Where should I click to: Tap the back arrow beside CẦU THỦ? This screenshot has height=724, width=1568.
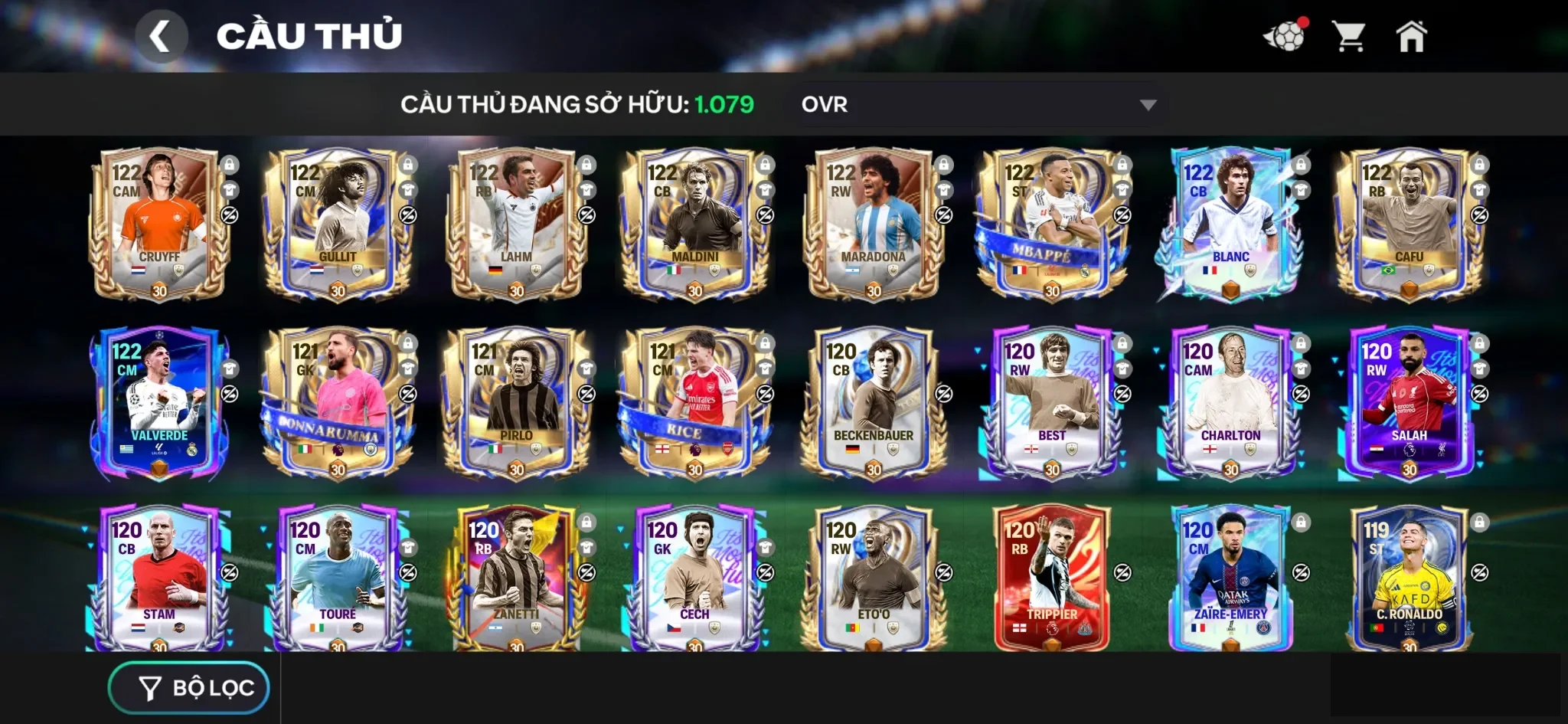162,35
